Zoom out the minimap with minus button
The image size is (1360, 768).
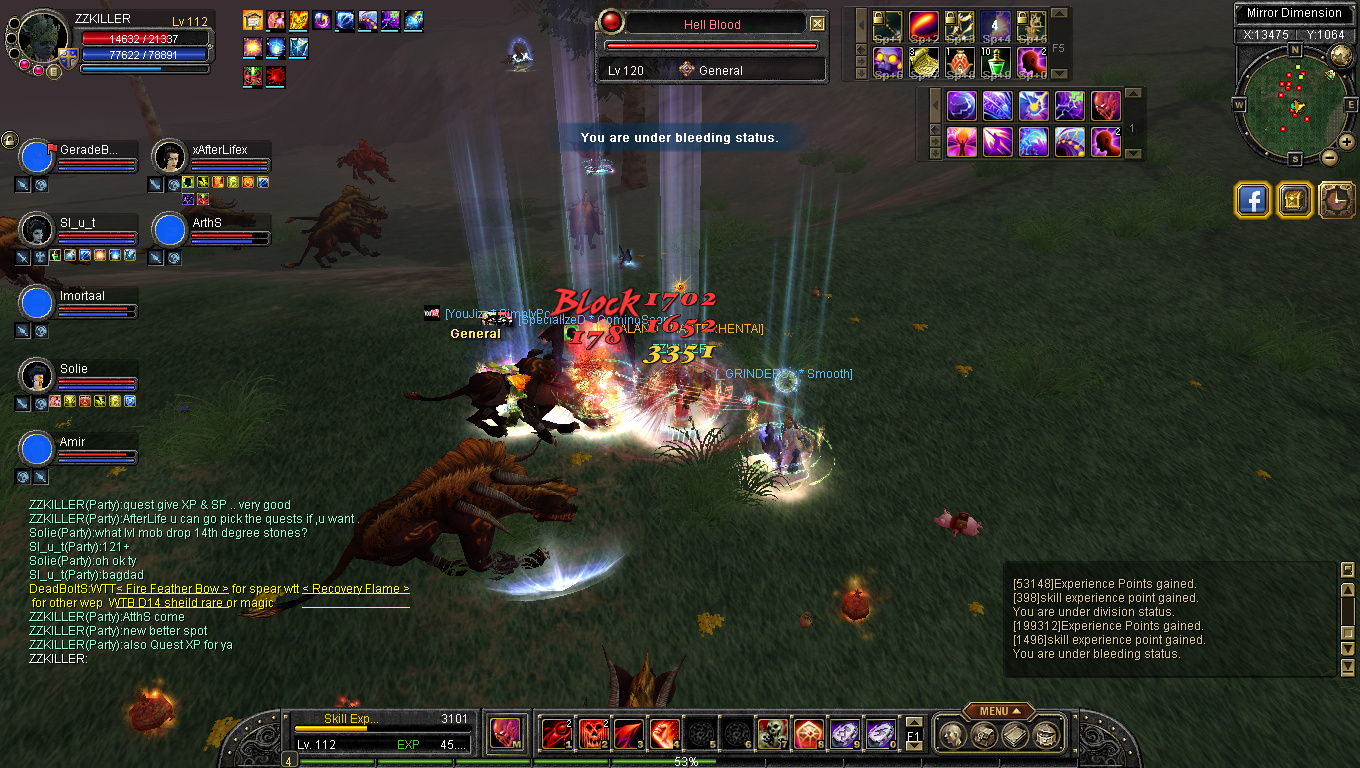tap(1330, 157)
